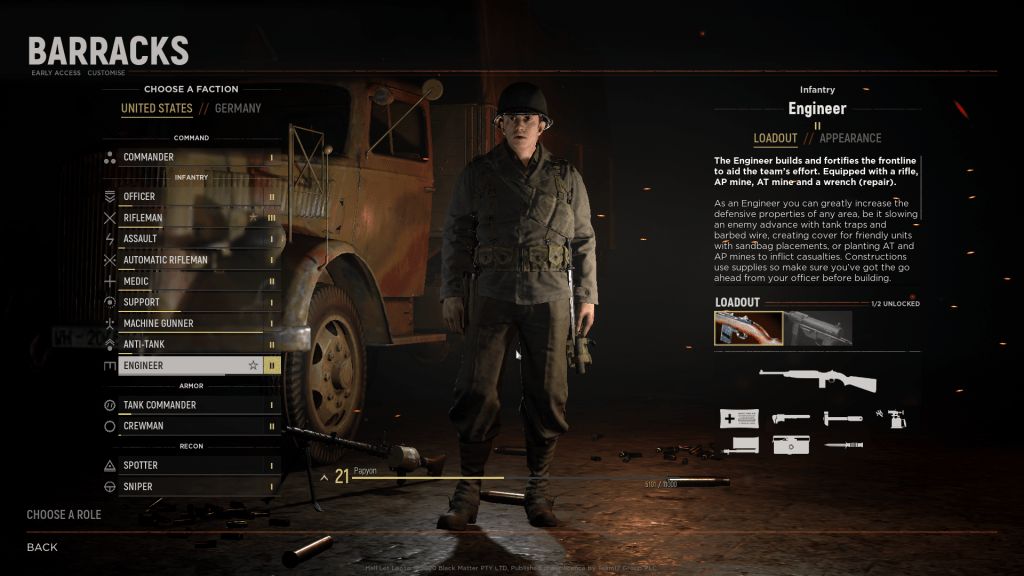Choose the Support role
This screenshot has width=1024, height=576.
190,302
